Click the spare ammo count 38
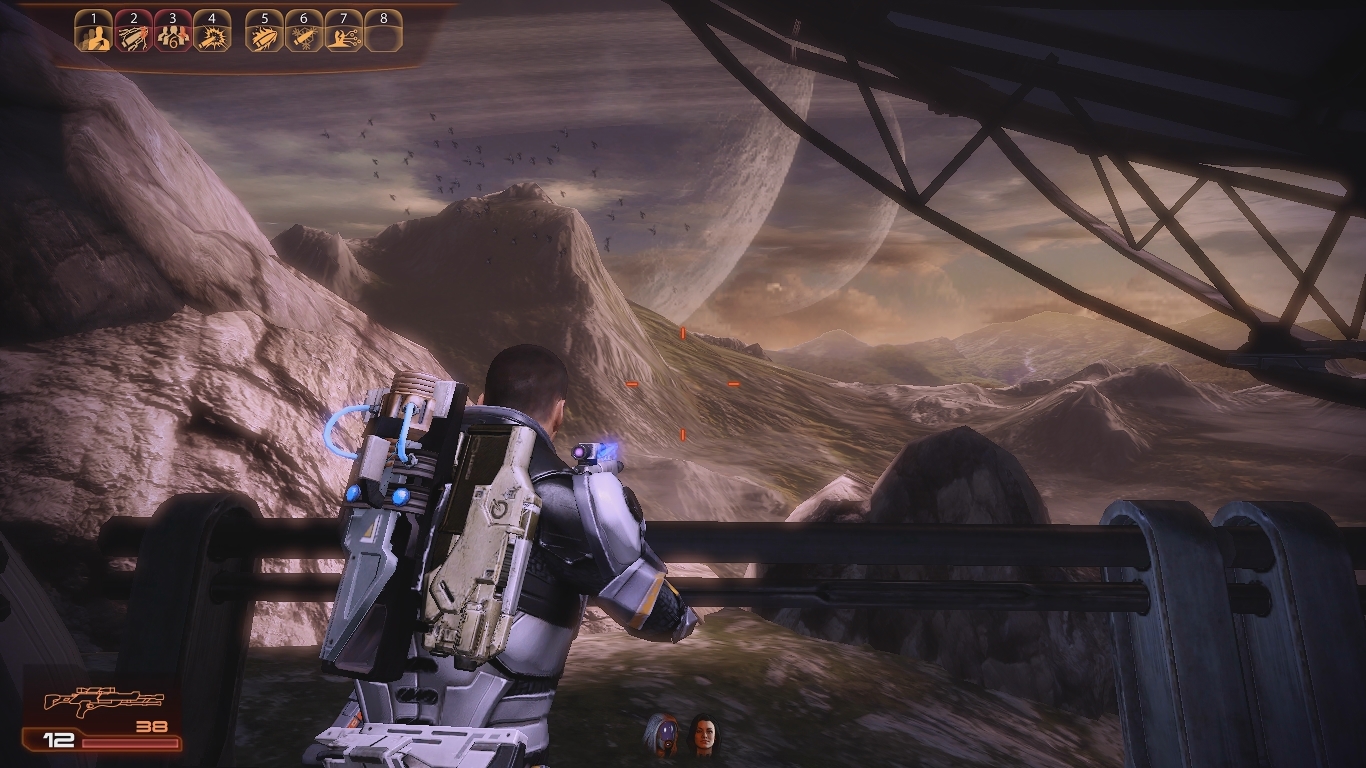The height and width of the screenshot is (768, 1366). (x=150, y=726)
